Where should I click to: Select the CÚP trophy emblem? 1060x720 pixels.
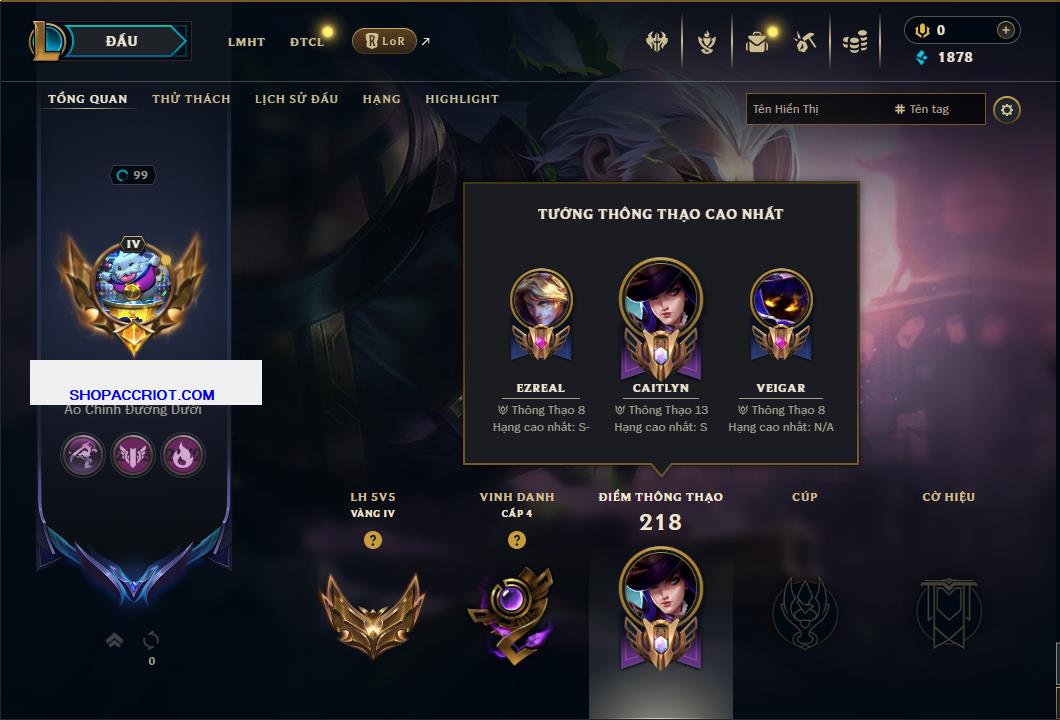[804, 610]
